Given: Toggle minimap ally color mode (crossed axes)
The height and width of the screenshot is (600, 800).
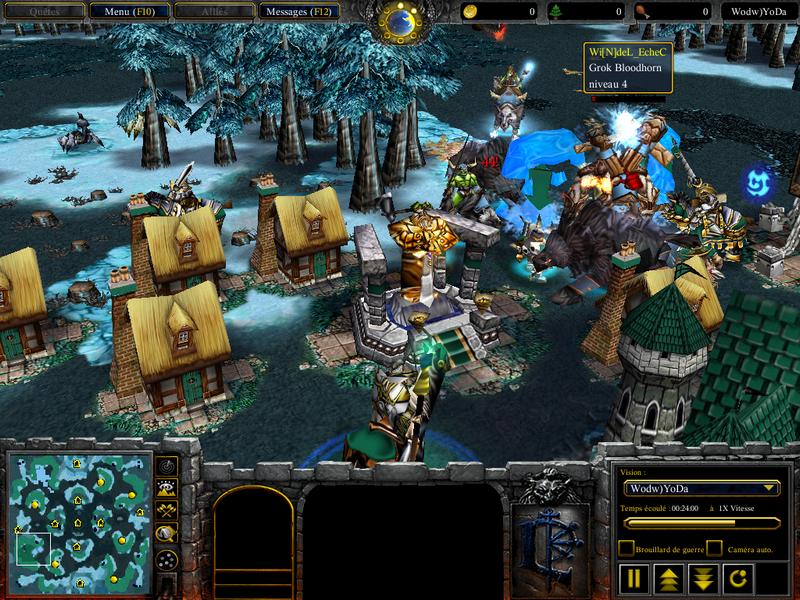Looking at the screenshot, I should (167, 509).
